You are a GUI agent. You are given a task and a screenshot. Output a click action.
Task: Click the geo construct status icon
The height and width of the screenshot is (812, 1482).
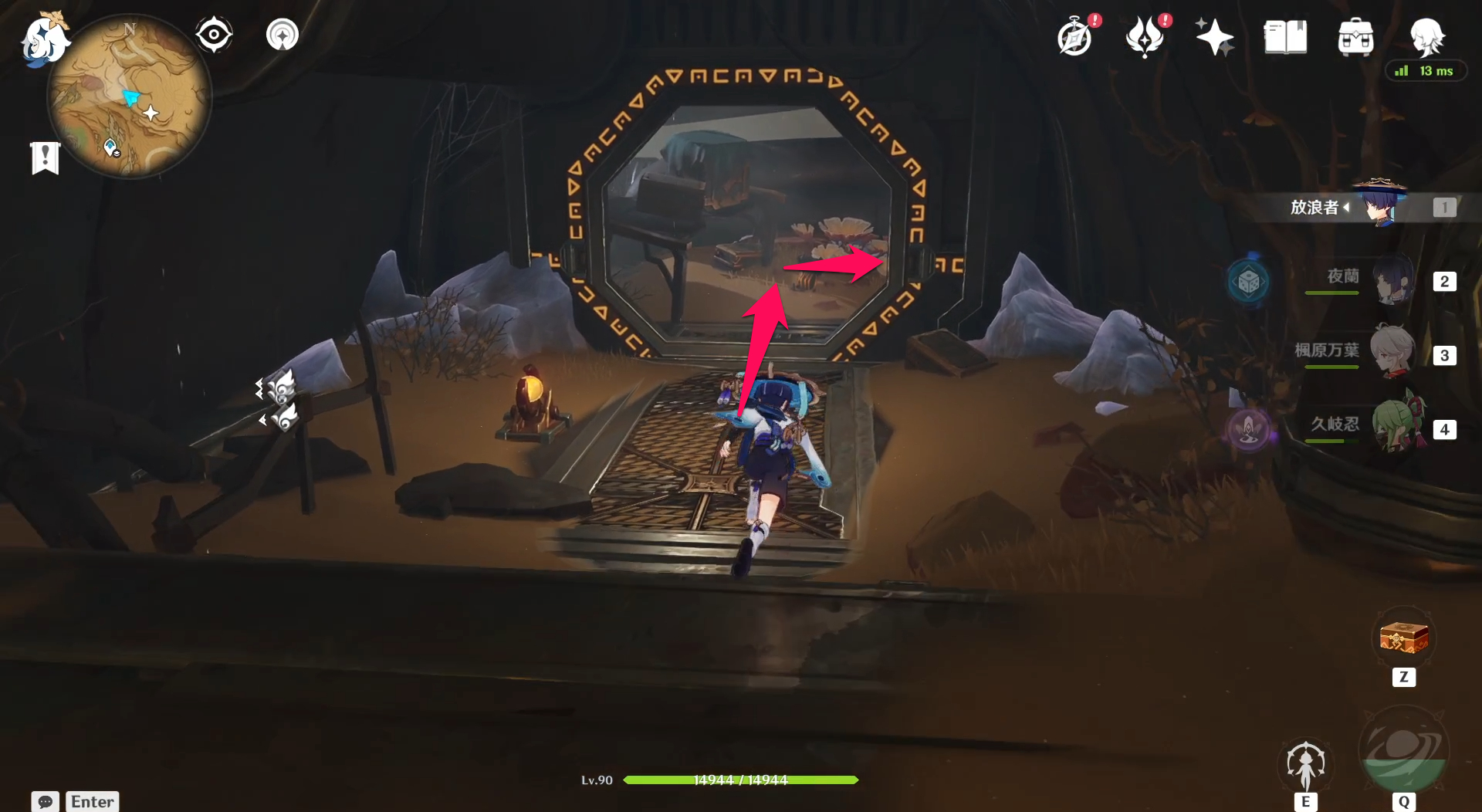1248,282
